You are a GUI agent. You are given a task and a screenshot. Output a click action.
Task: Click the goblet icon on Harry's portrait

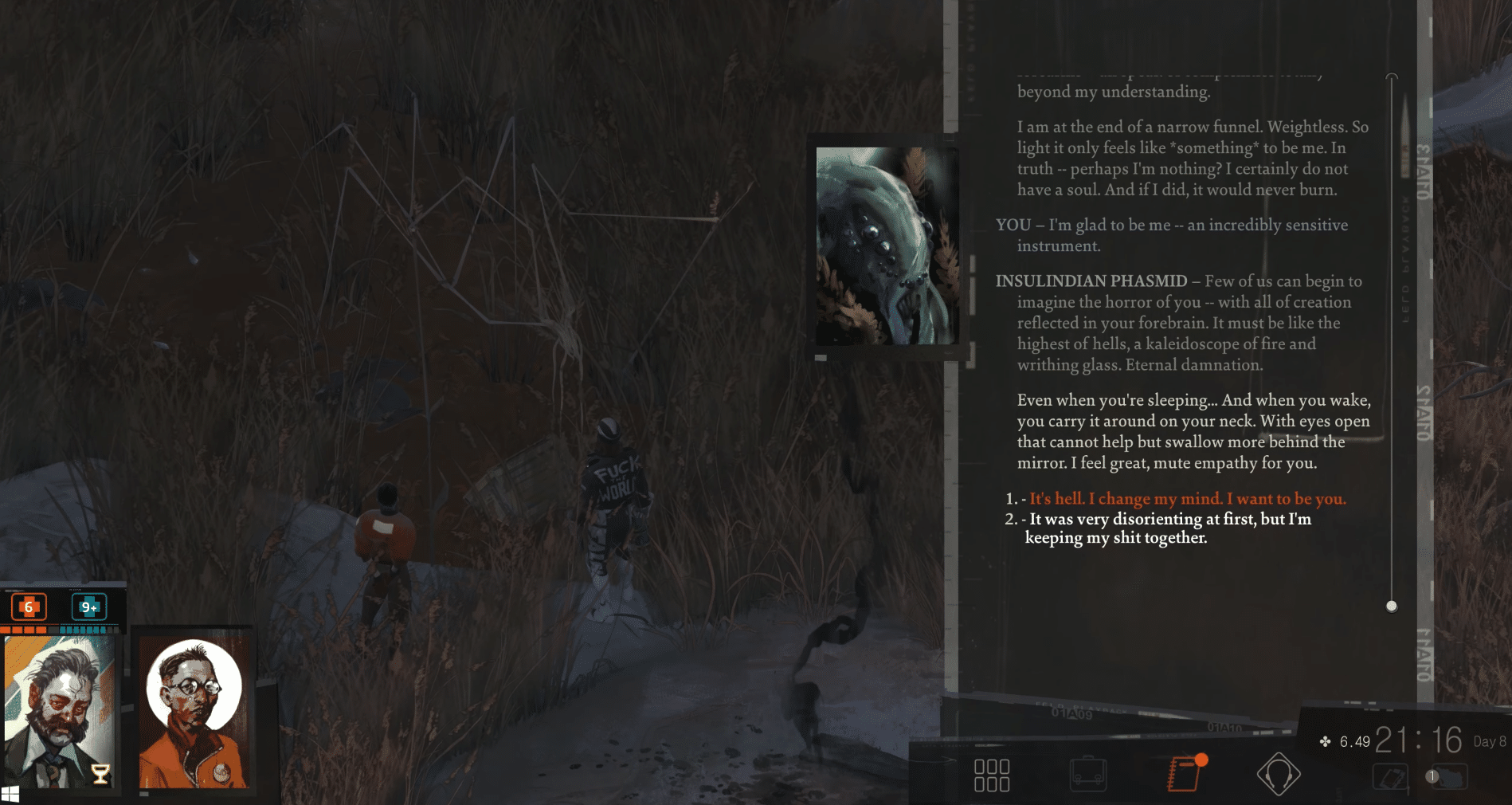101,773
